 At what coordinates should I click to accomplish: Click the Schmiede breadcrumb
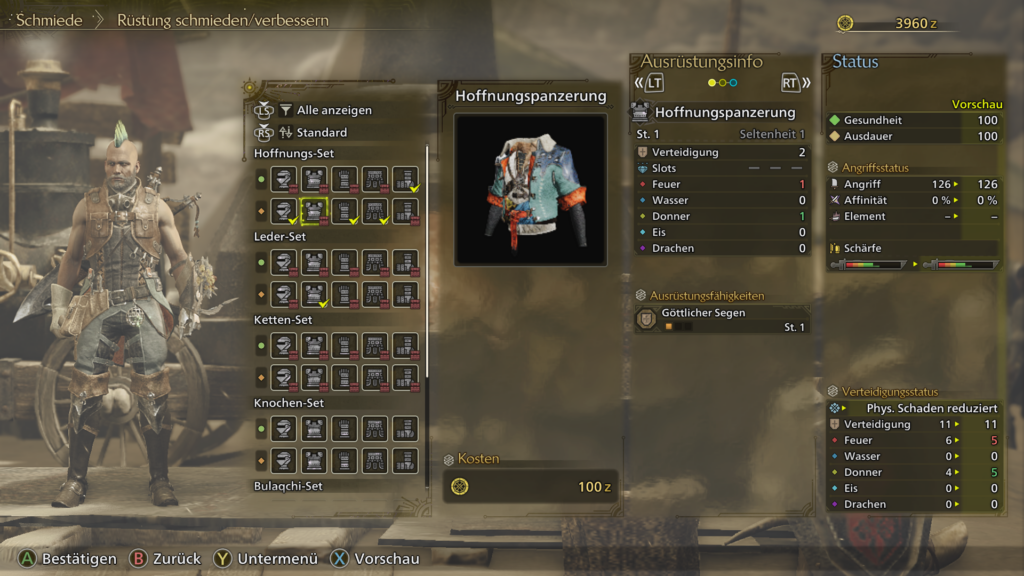point(49,20)
